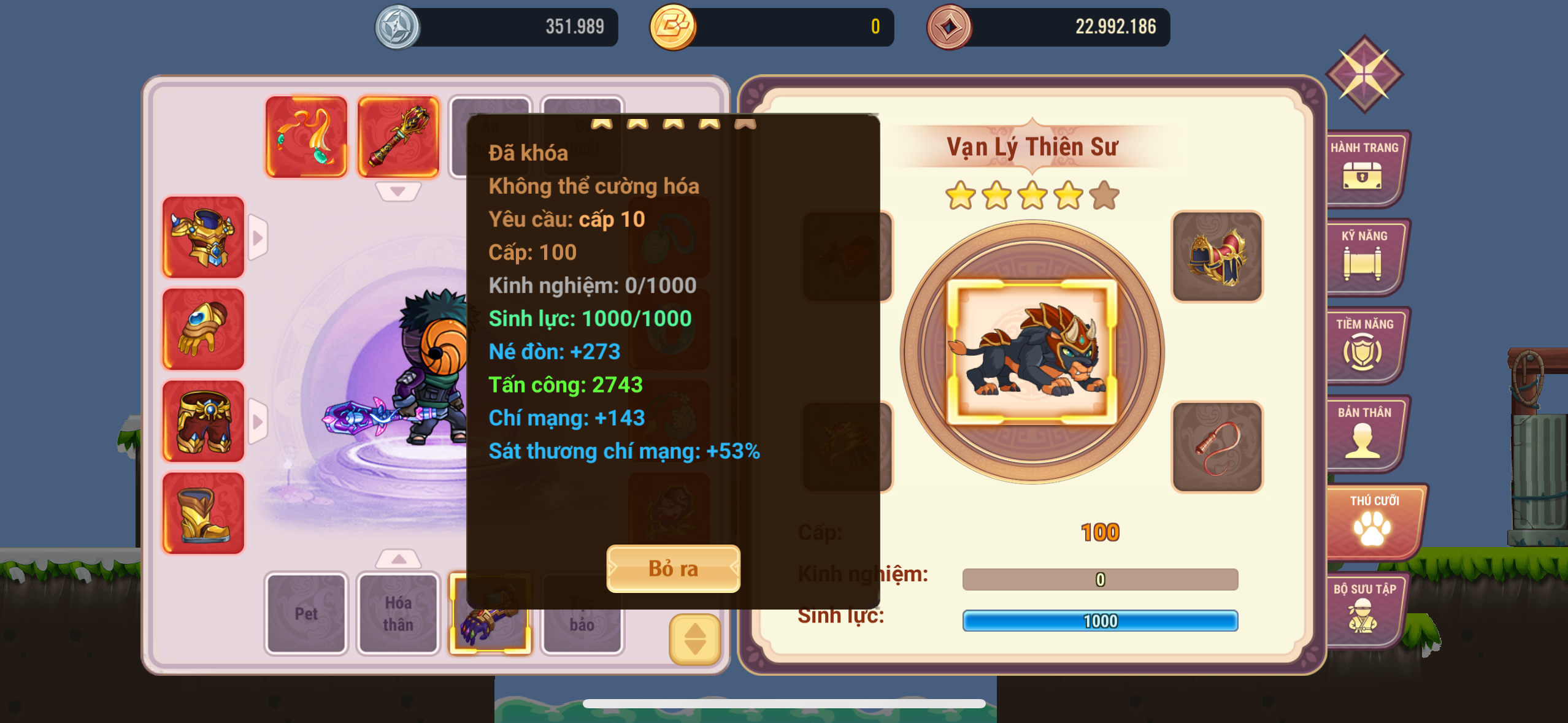Screen dimensions: 1568x723
Task: Click the mount helmet equipment slot
Action: pyautogui.click(x=1217, y=256)
